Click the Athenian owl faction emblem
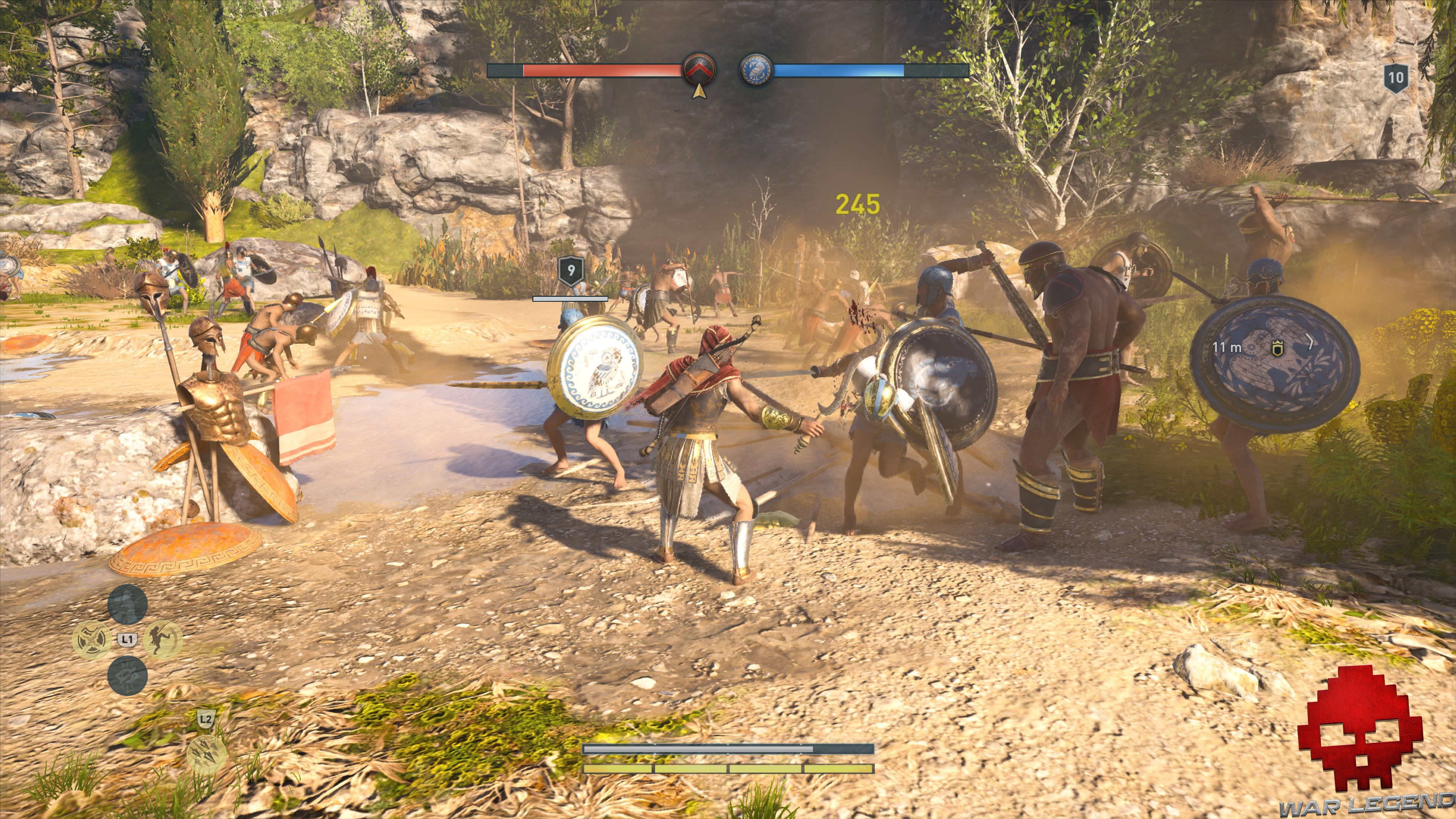 [756, 71]
